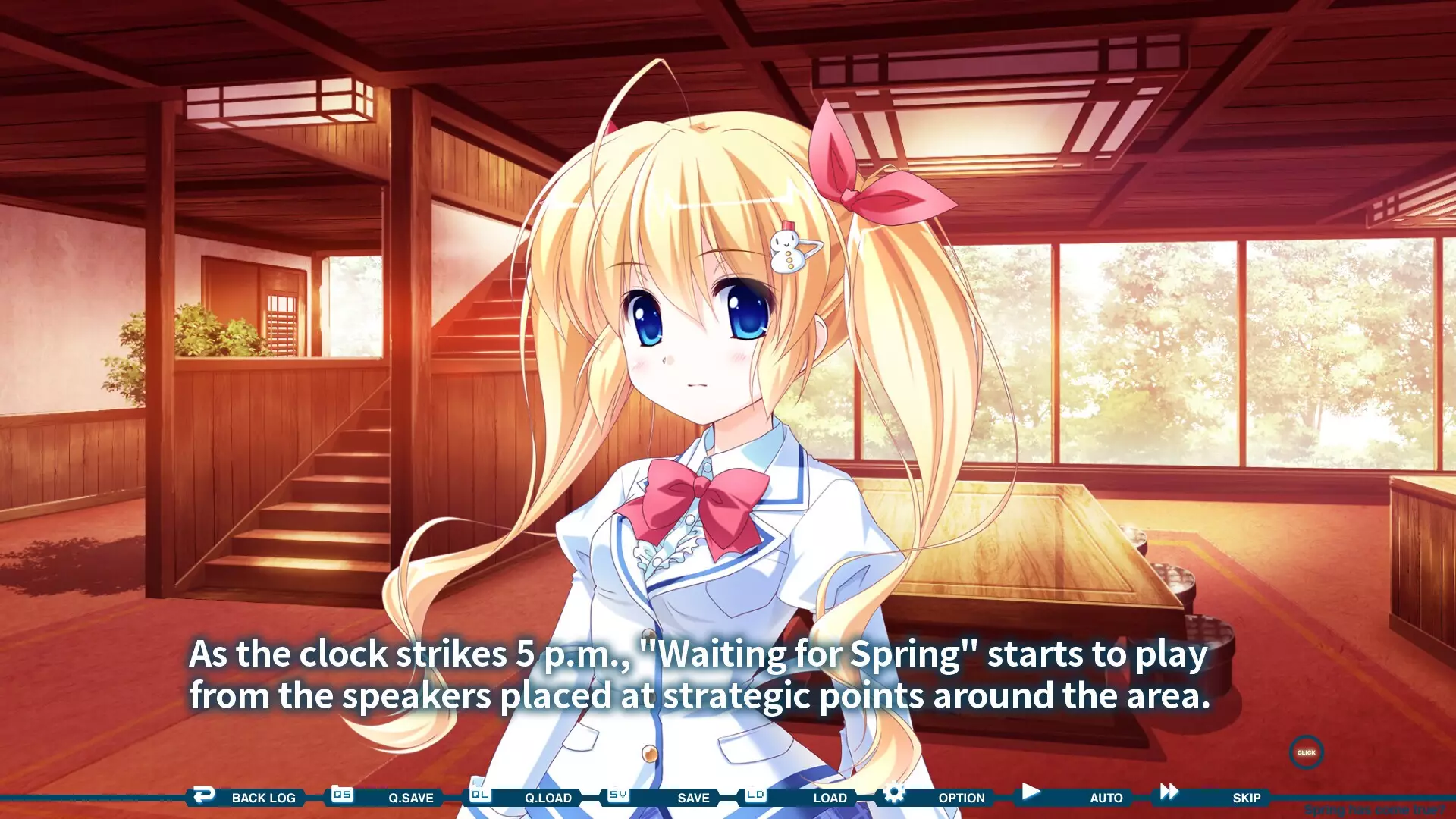Open settings via the gear Option icon
1456x819 pixels.
894,793
